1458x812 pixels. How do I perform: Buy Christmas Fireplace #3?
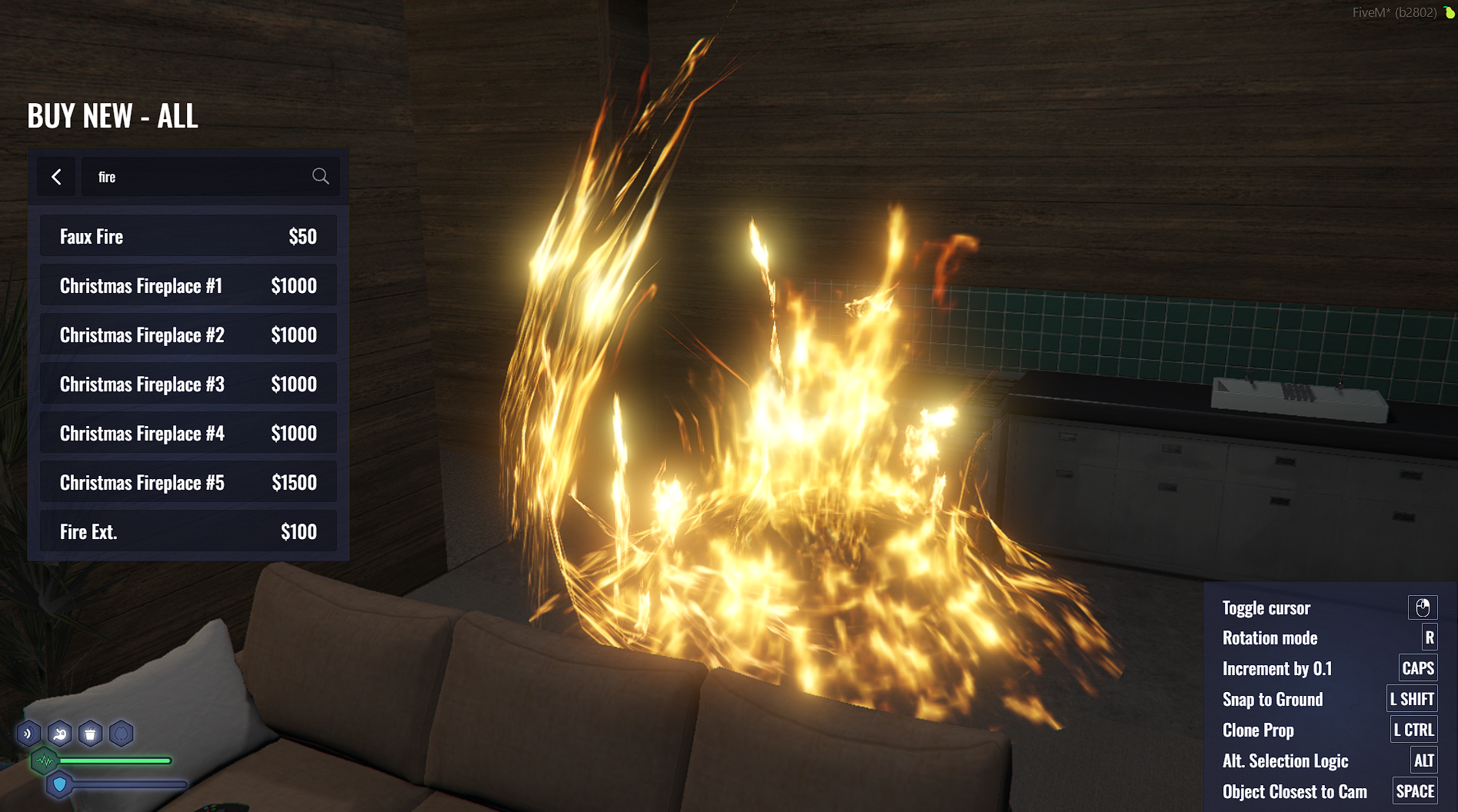click(188, 384)
